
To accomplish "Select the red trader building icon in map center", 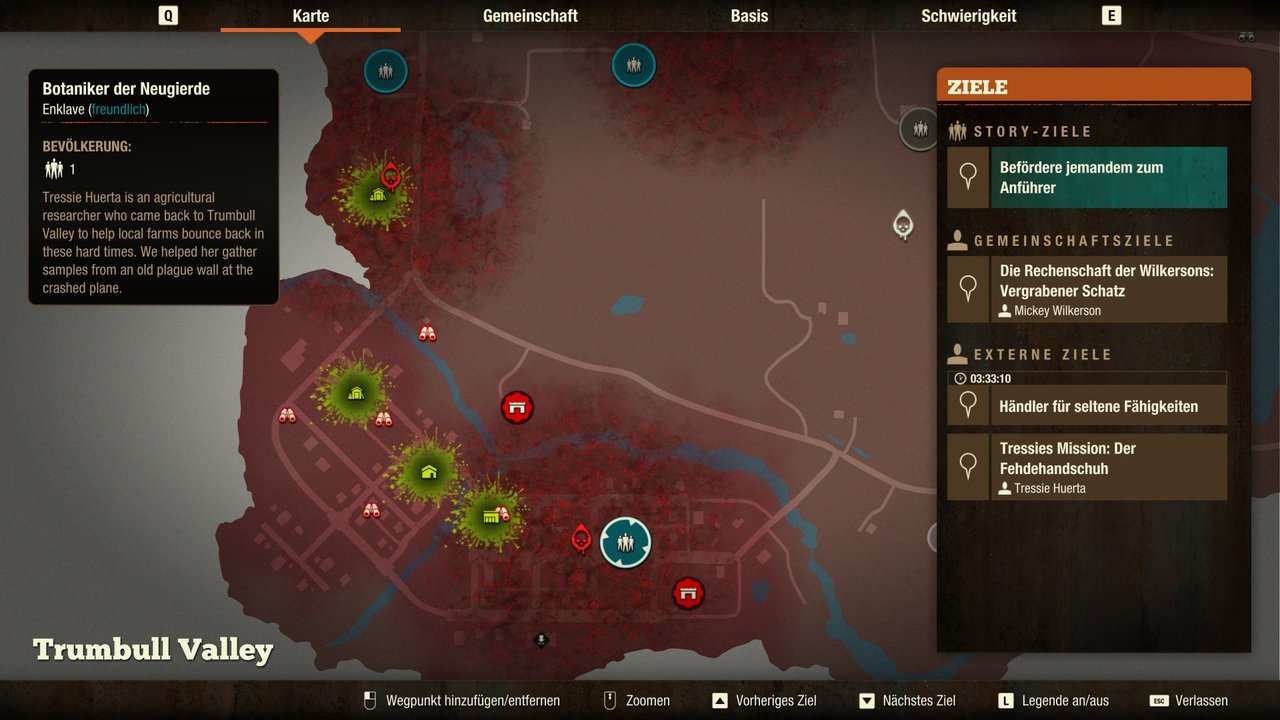I will point(518,407).
